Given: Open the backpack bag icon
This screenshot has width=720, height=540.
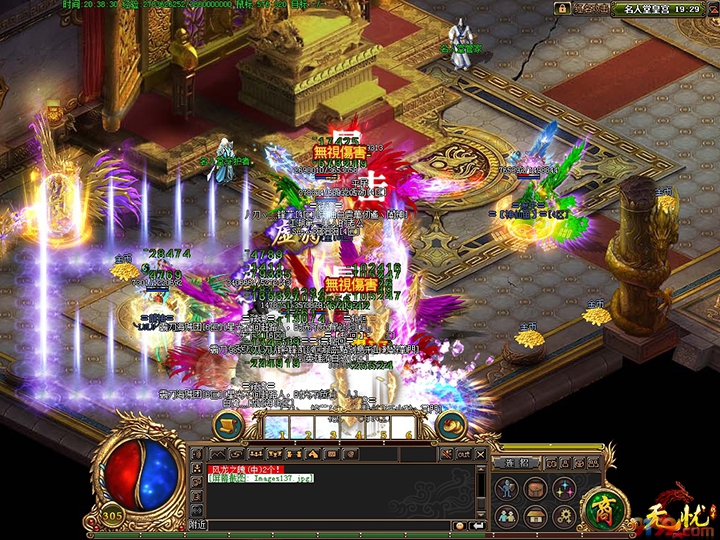Looking at the screenshot, I should point(537,489).
